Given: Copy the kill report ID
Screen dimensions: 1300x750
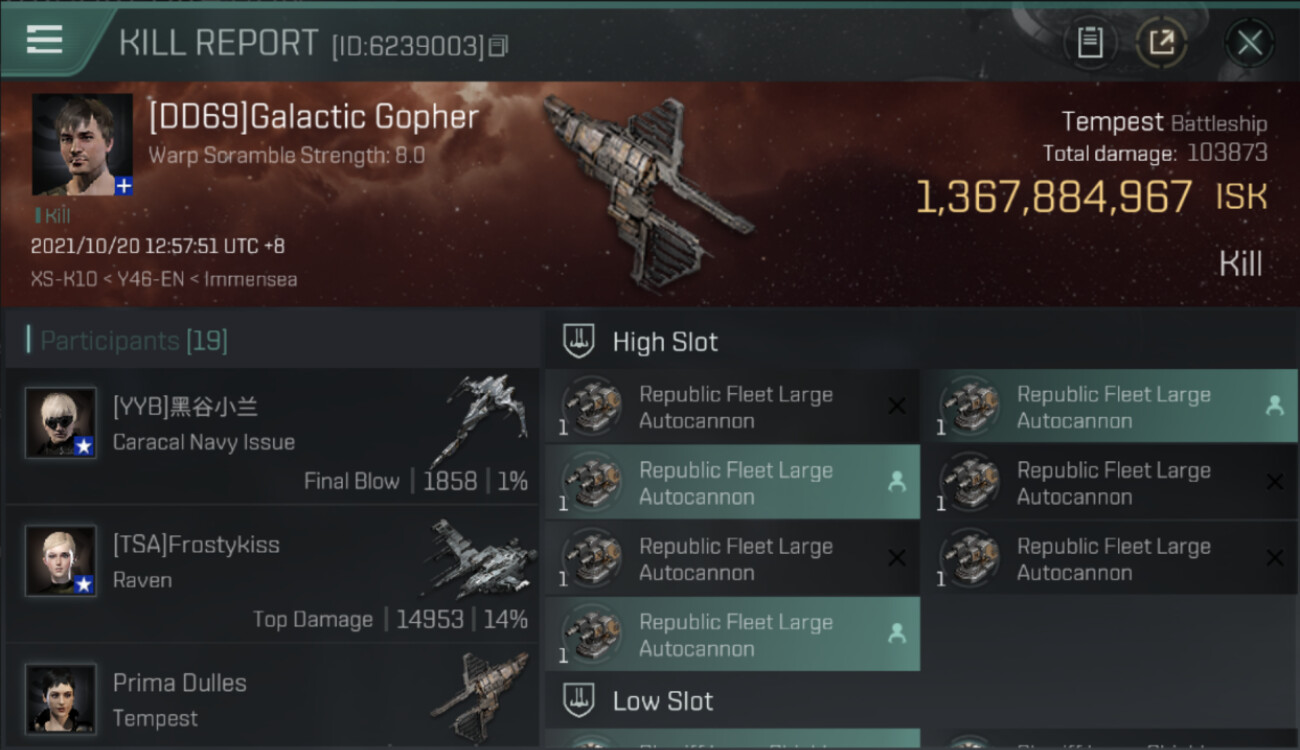Looking at the screenshot, I should 499,46.
